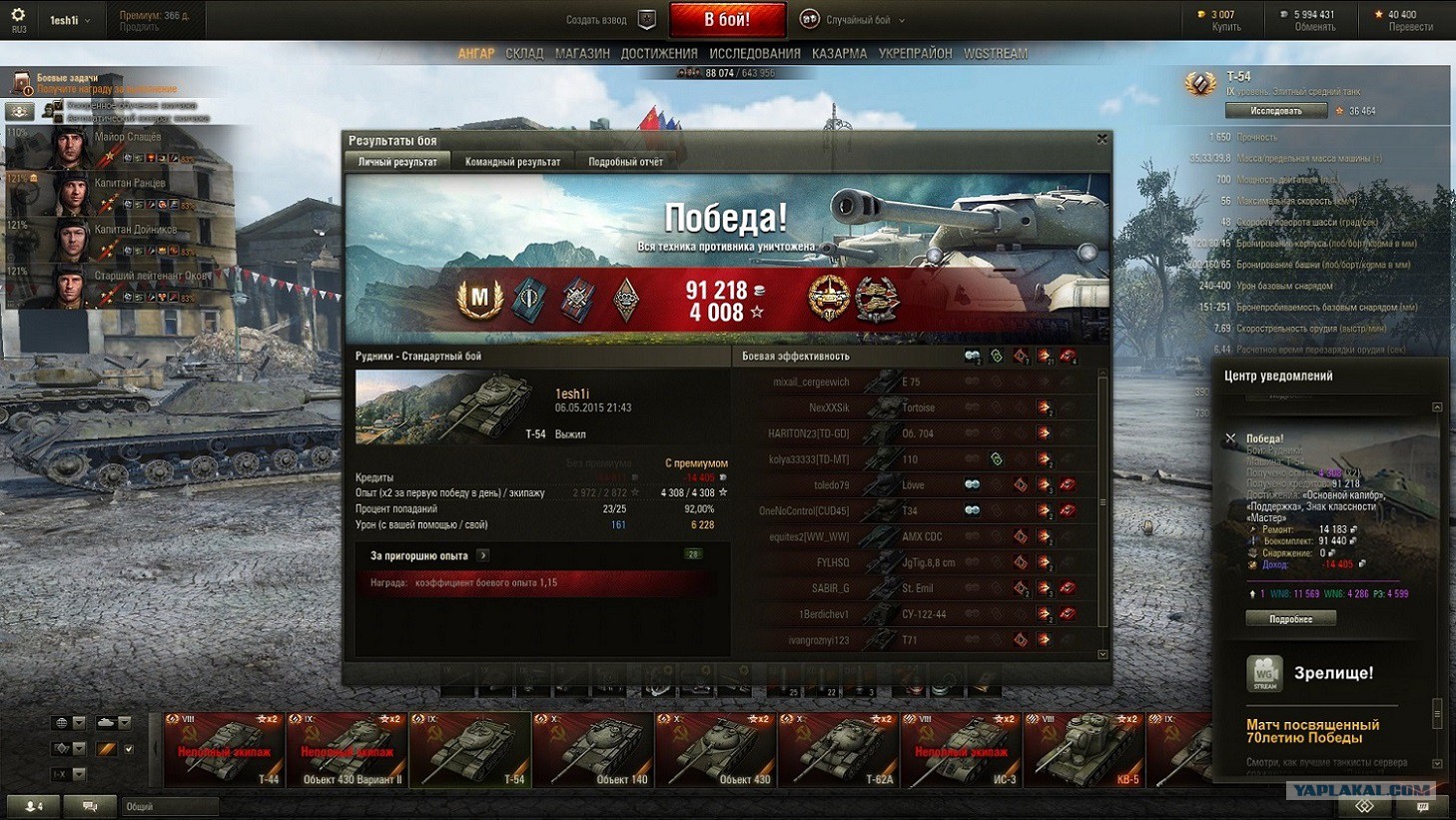The height and width of the screenshot is (820, 1456).
Task: Select the КВ-5 tank in carousel
Action: tap(1084, 749)
